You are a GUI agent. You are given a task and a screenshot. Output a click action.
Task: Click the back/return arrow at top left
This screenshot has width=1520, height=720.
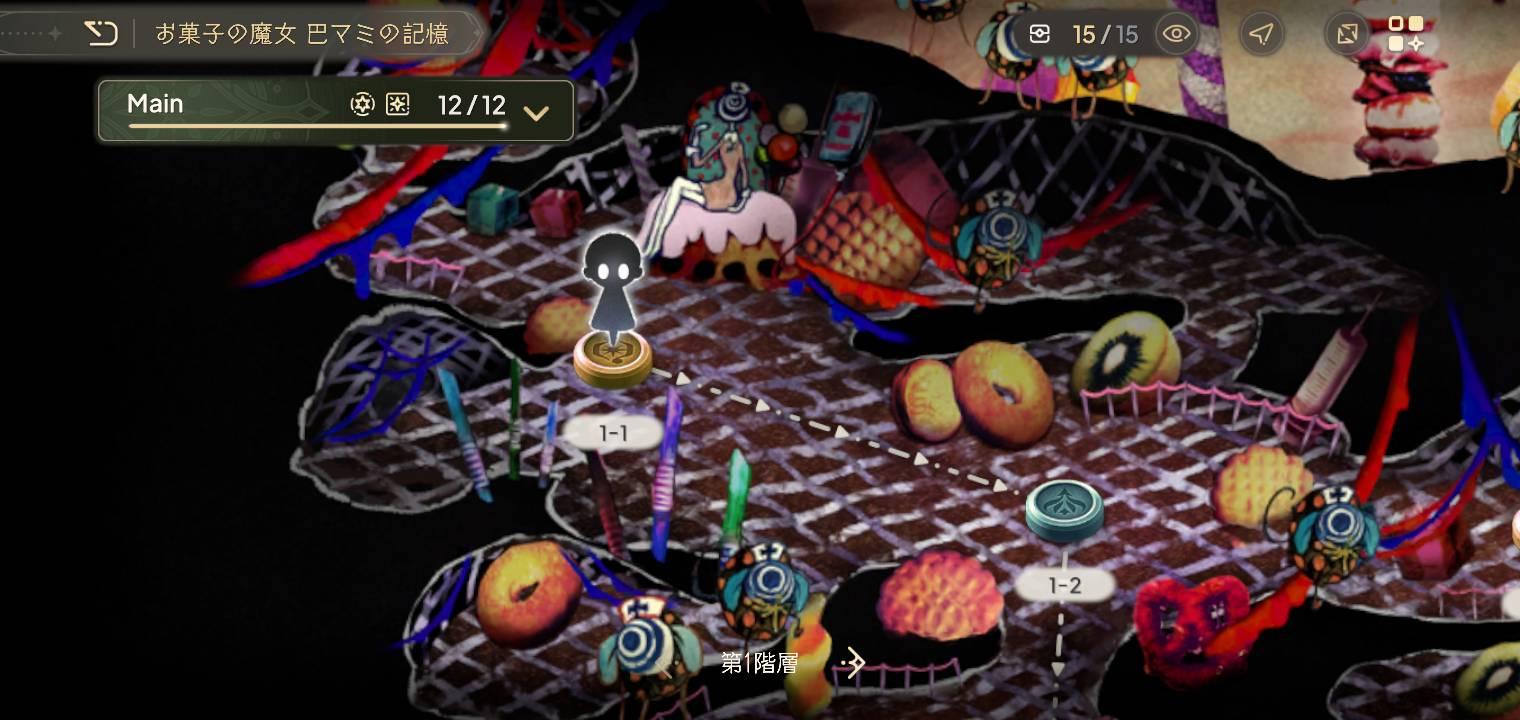[100, 33]
